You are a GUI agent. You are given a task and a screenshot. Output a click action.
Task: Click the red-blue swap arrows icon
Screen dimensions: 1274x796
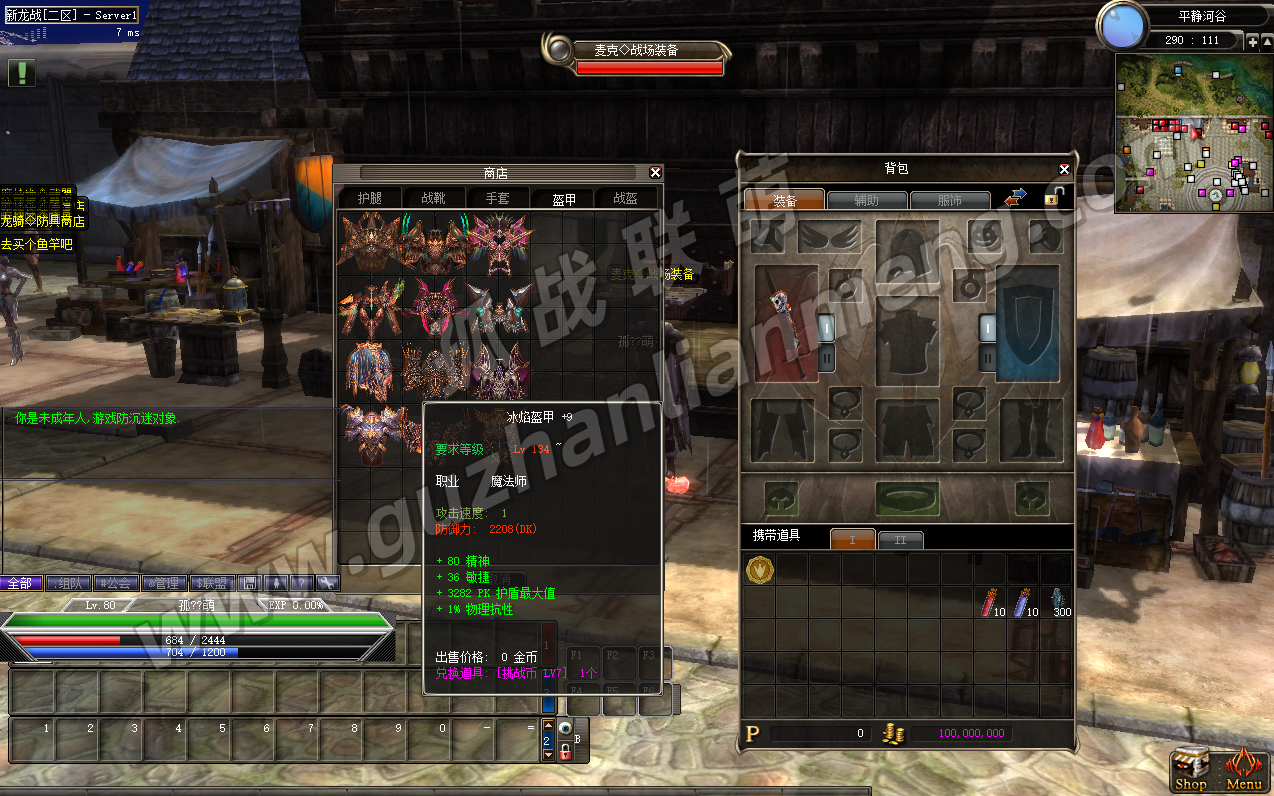tap(1015, 198)
